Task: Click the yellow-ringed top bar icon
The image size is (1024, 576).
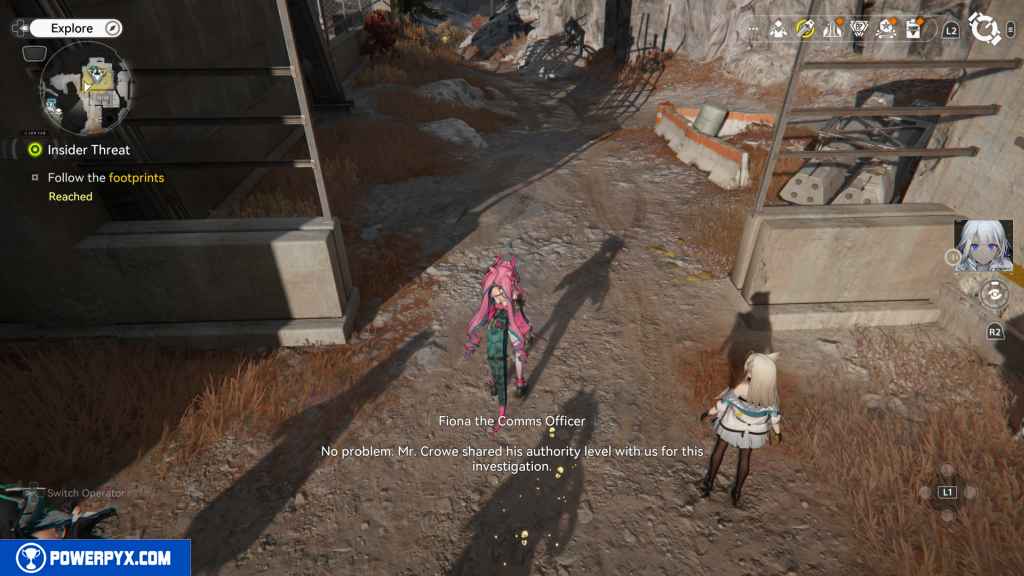Action: click(x=805, y=30)
